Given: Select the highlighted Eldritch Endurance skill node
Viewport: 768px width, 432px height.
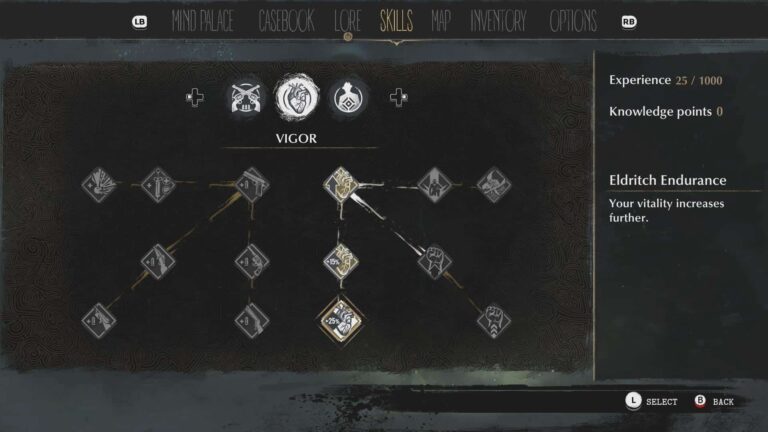Looking at the screenshot, I should click(x=341, y=319).
